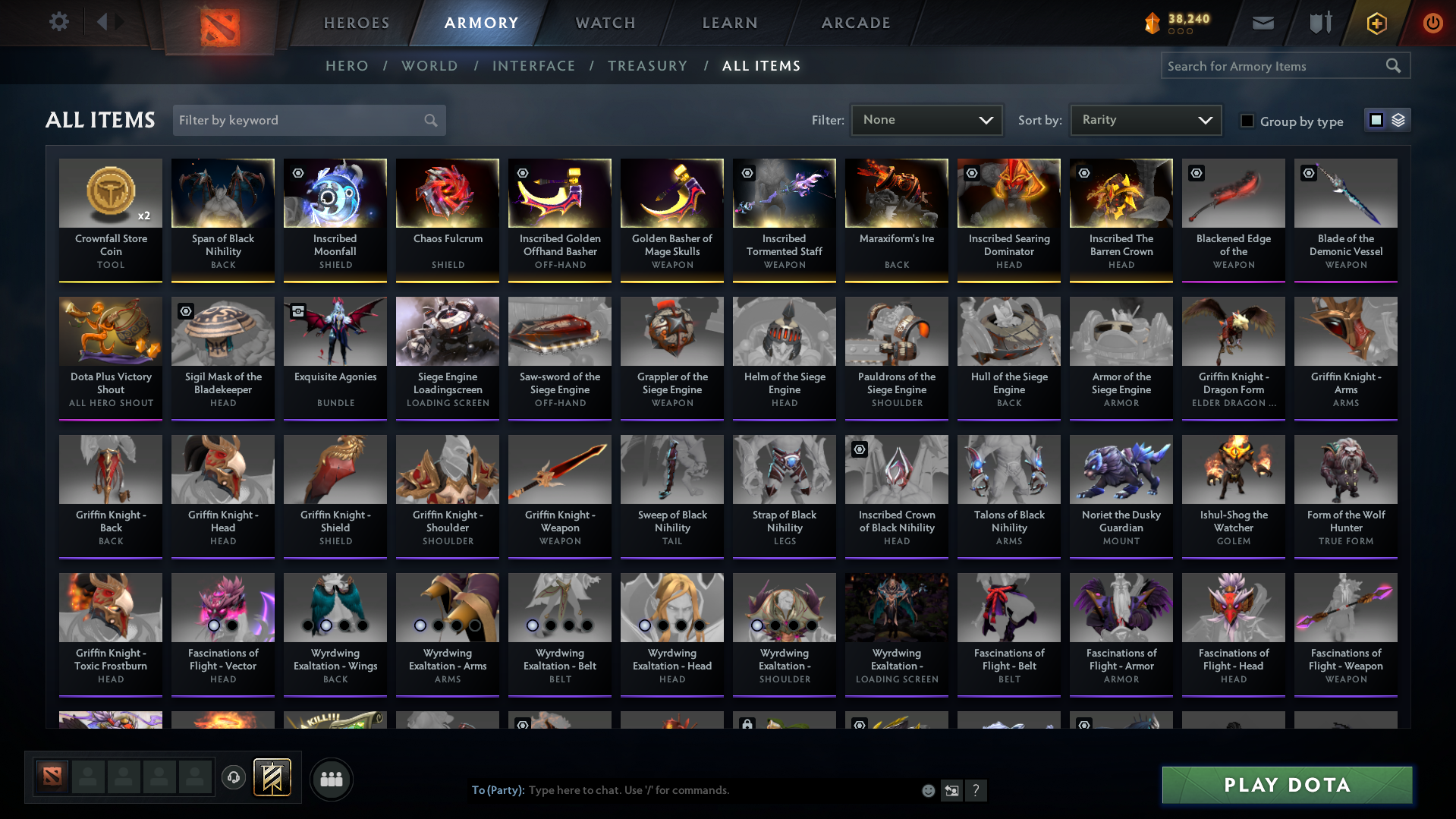This screenshot has width=1456, height=819.
Task: Click the settings gear icon
Action: [58, 22]
